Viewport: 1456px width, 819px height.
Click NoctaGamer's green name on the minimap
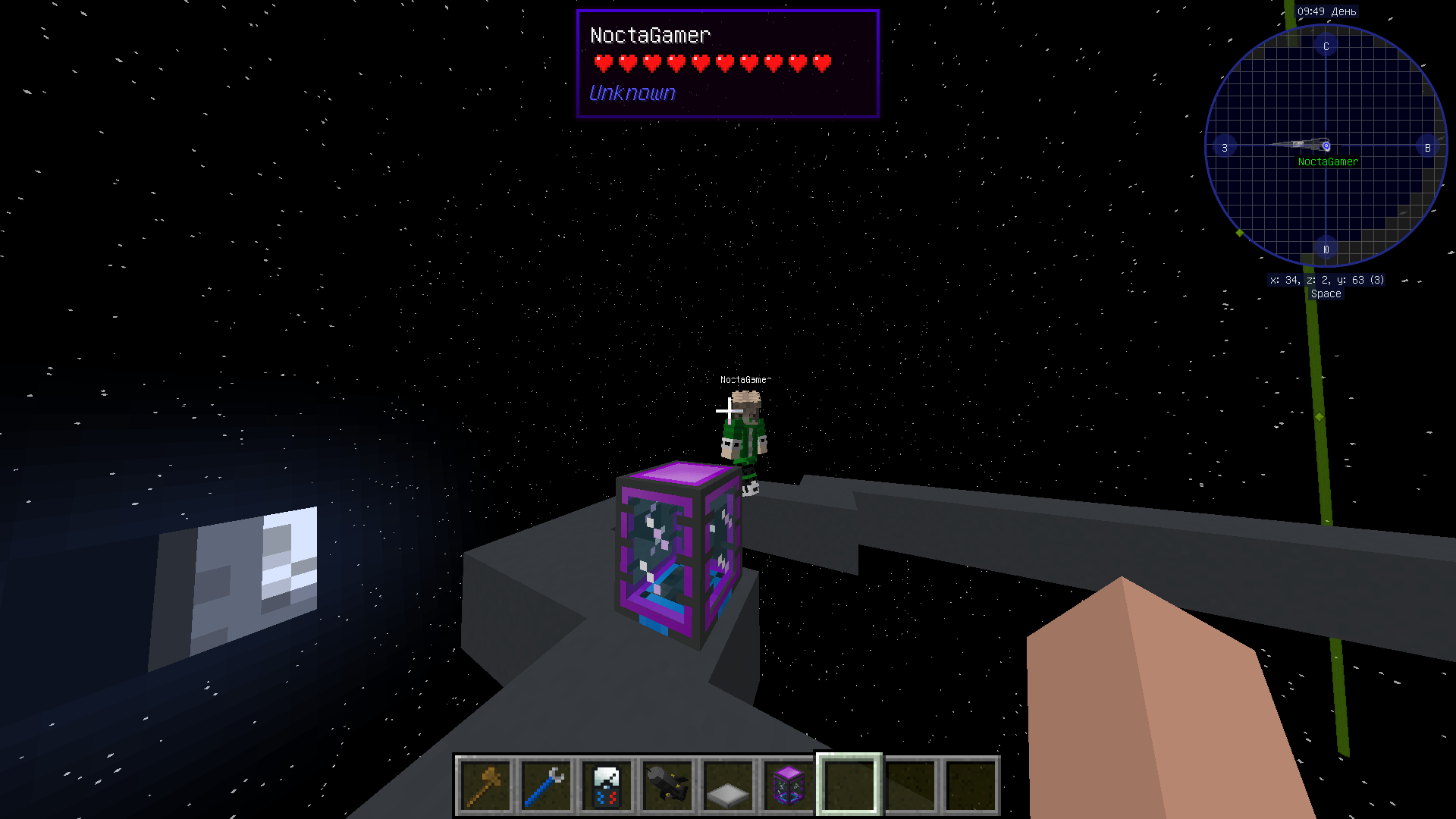click(1329, 161)
